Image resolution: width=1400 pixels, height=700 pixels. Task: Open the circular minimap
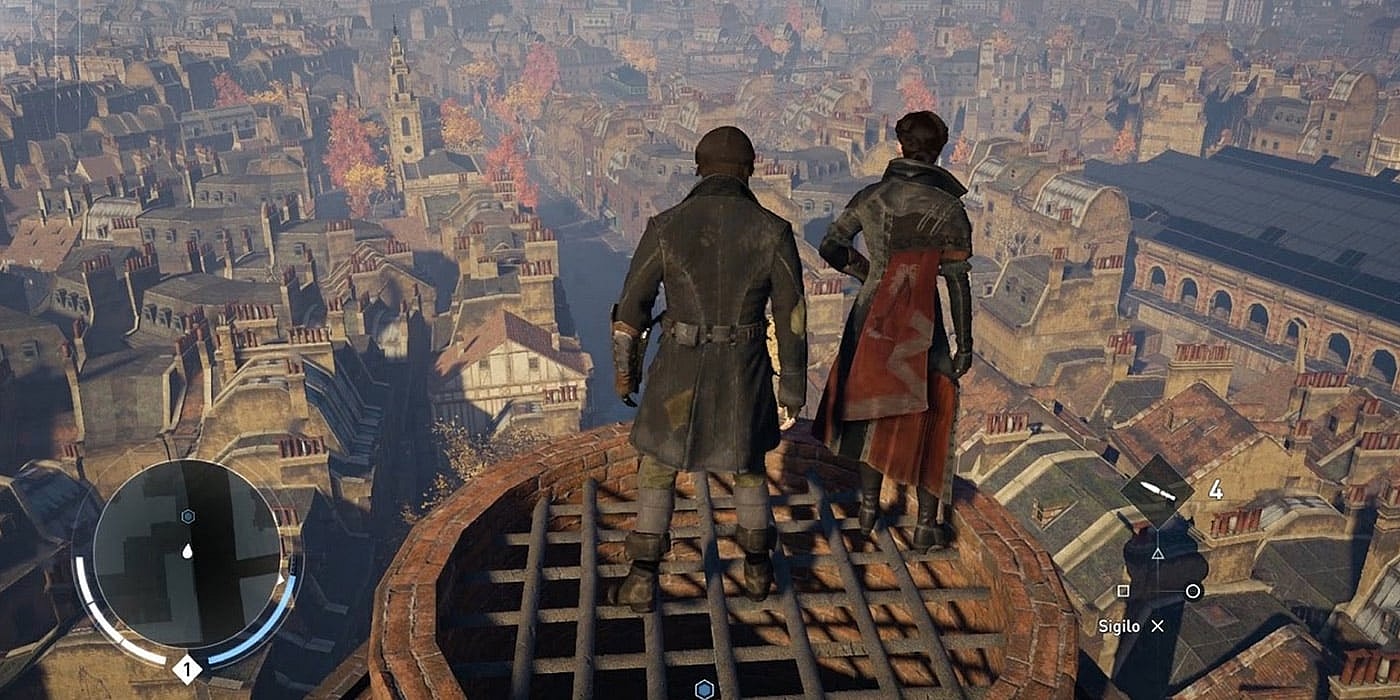tap(187, 553)
